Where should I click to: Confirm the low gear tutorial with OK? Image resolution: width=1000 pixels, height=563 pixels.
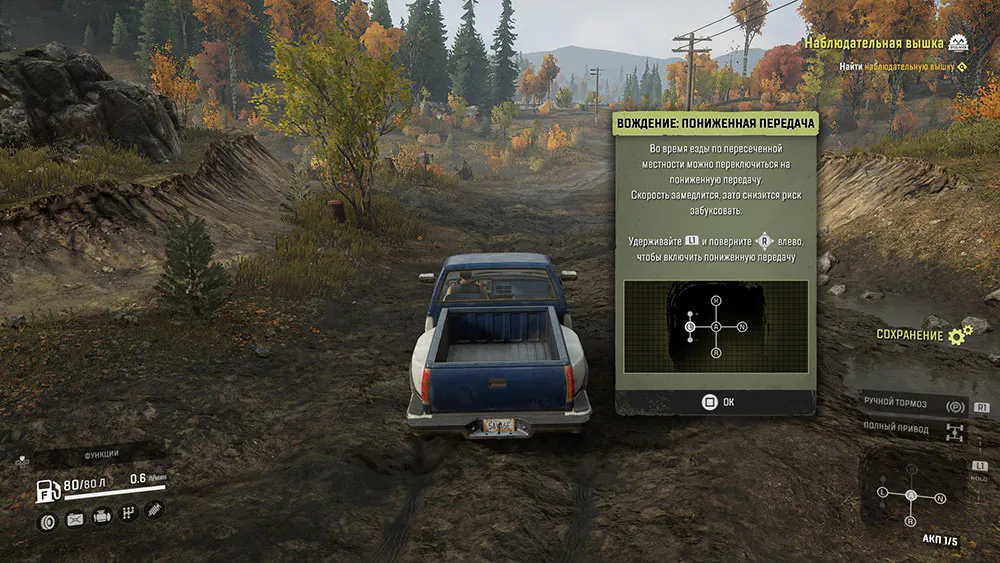pos(715,402)
